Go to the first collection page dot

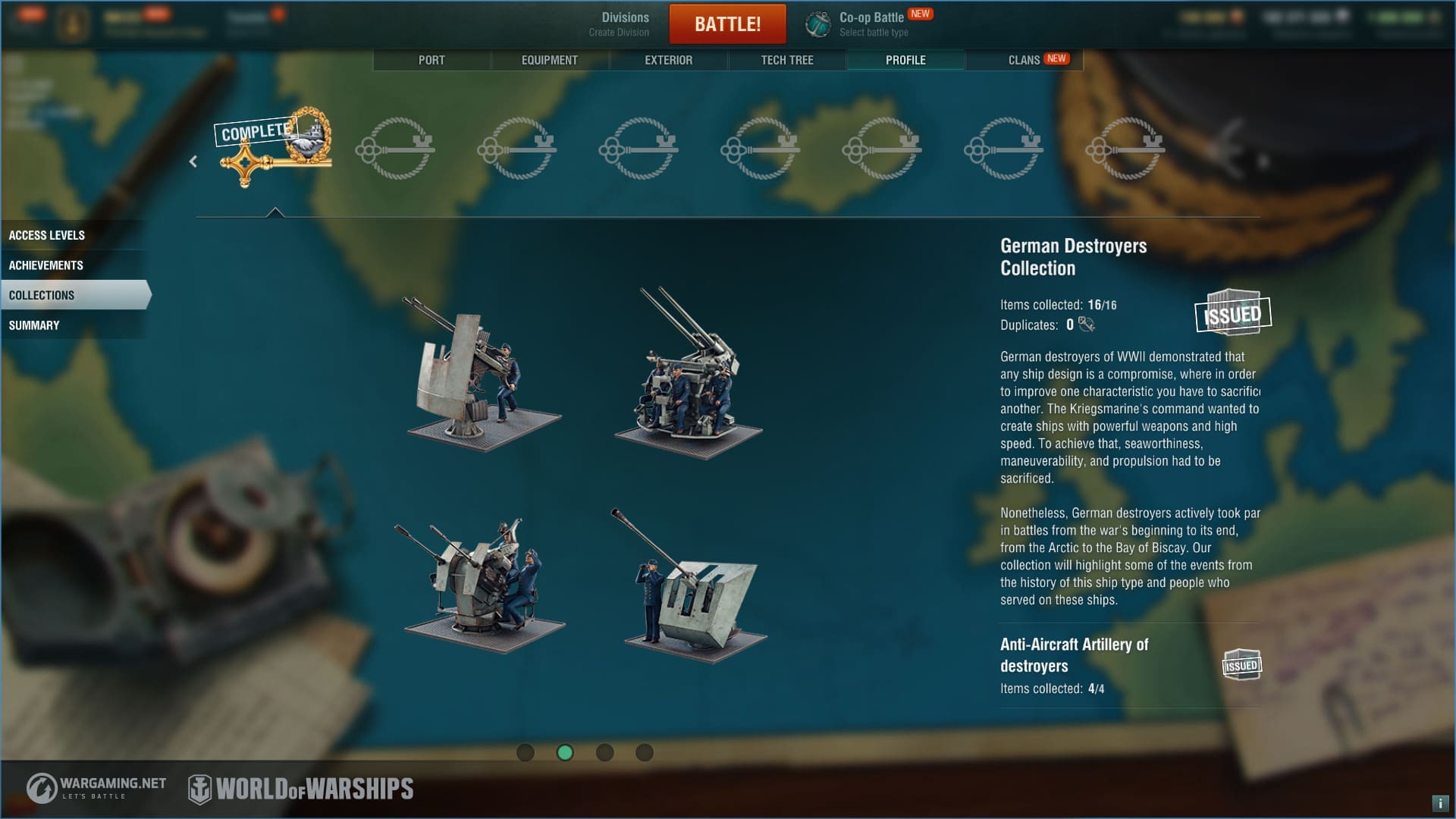[x=525, y=752]
